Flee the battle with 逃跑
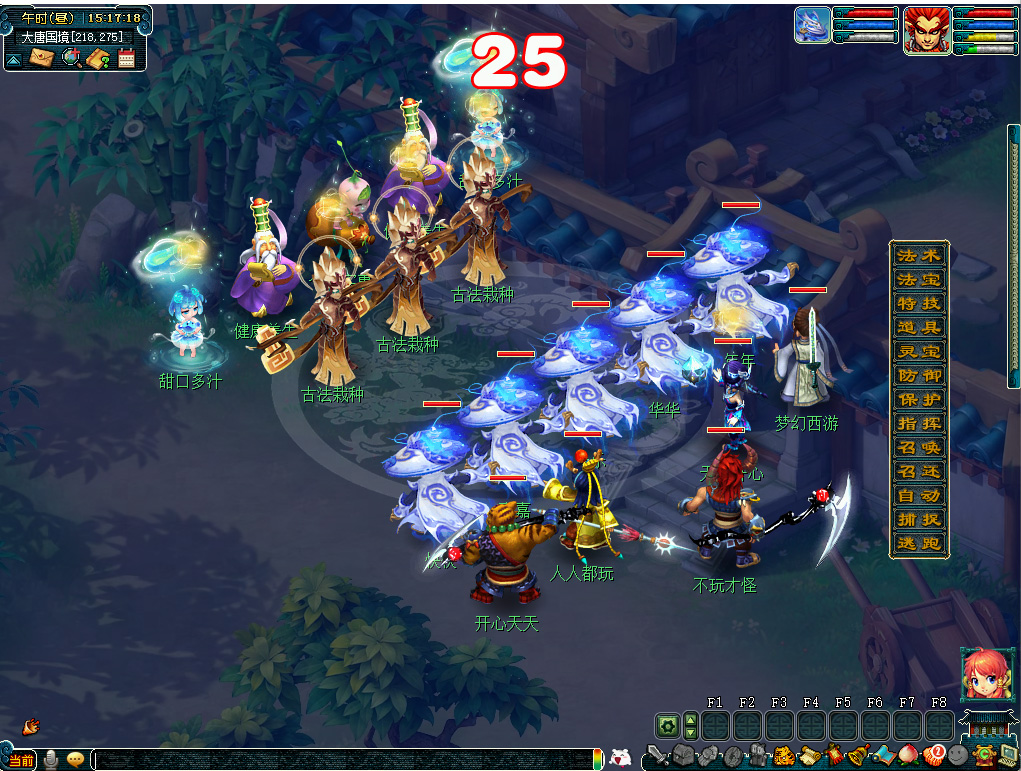 coord(918,544)
